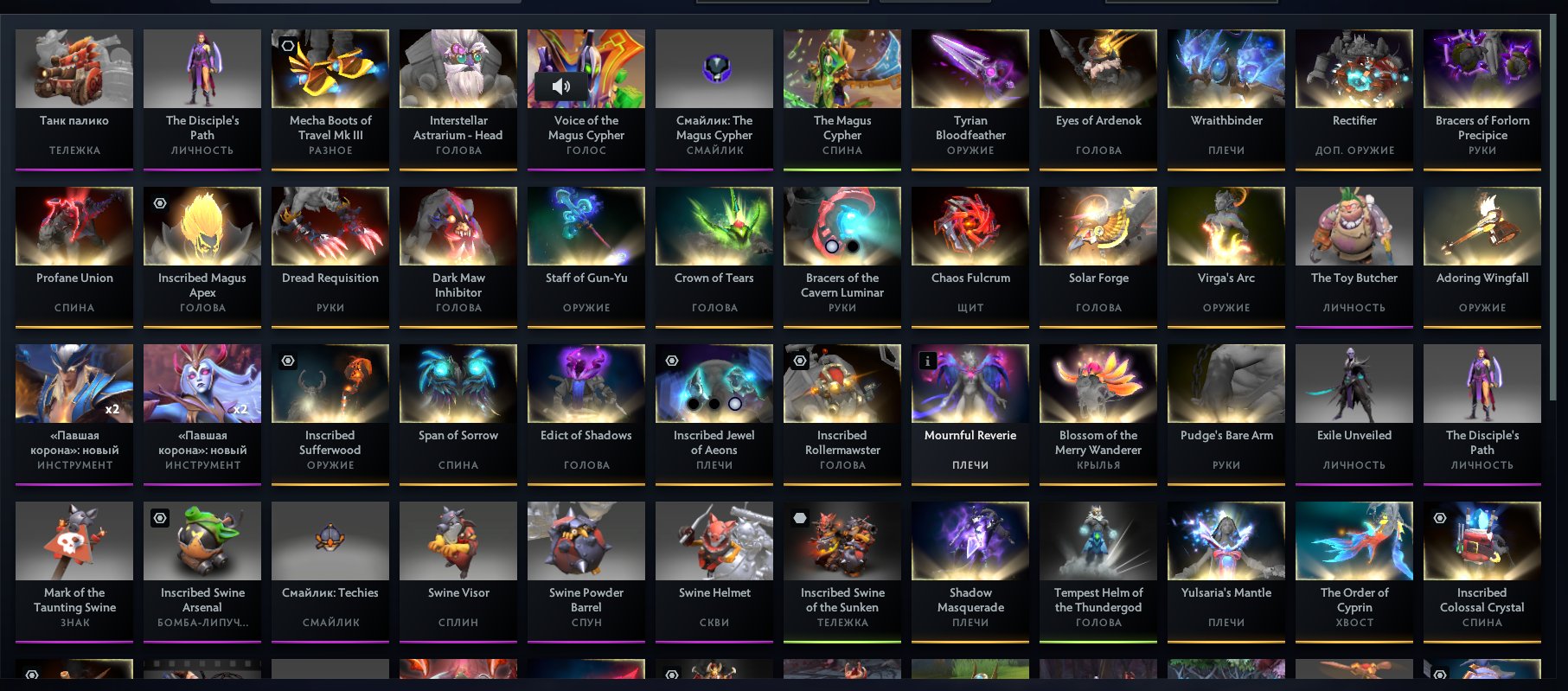This screenshot has width=1568, height=691.
Task: Open the leftmost filter dropdown at top
Action: [783, 3]
